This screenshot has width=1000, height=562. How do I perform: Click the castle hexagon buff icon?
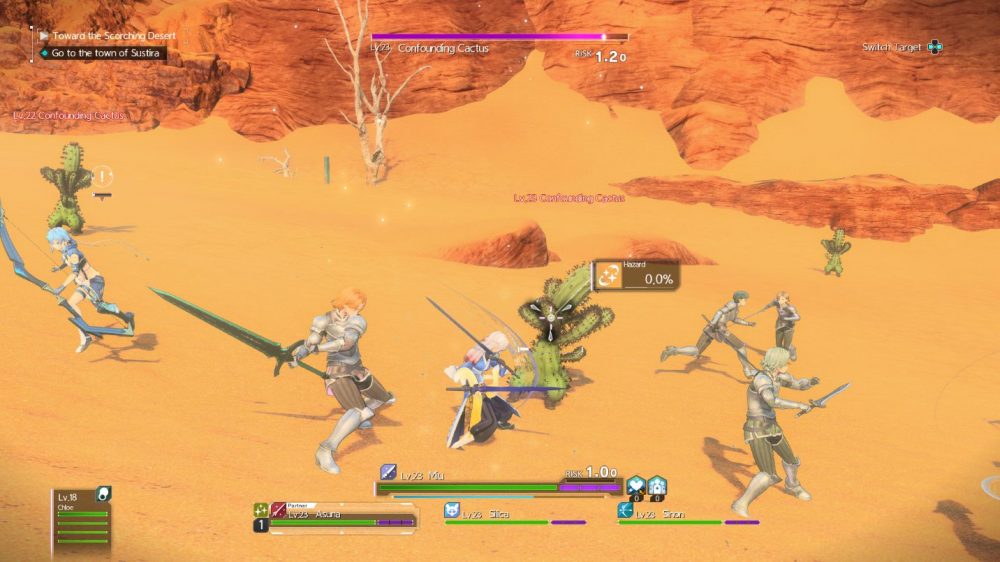click(657, 487)
